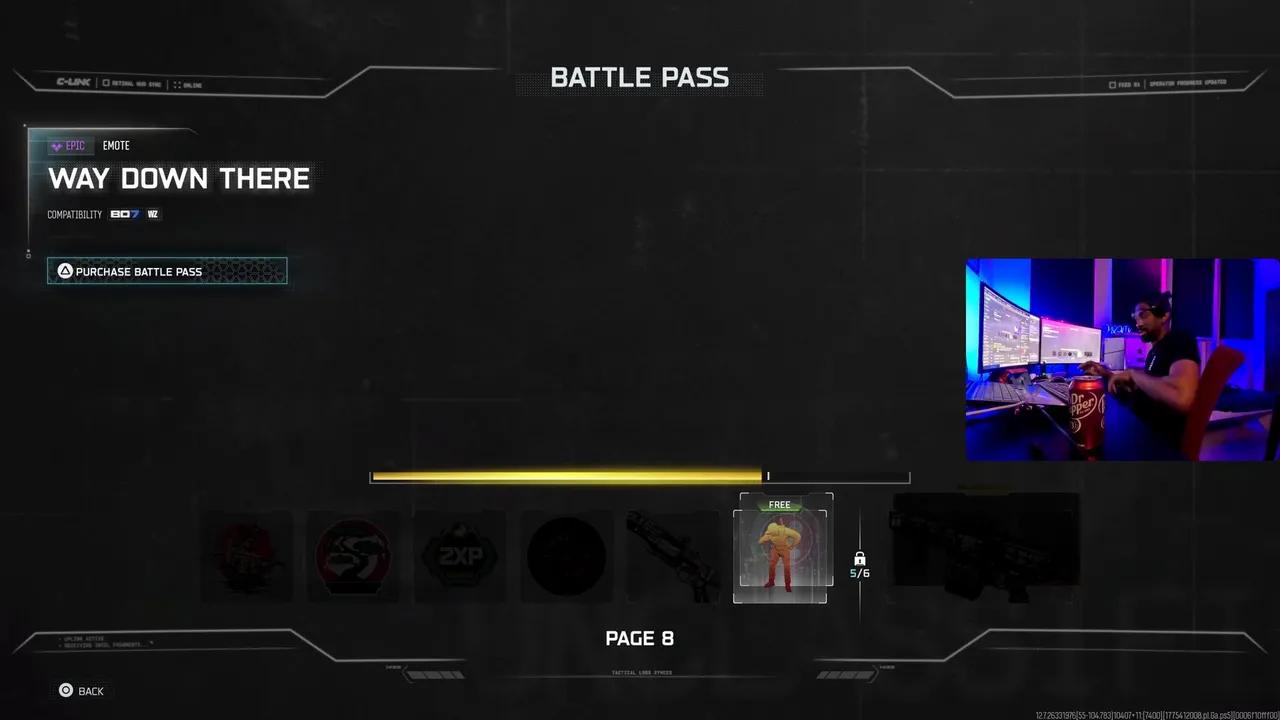
Task: Click the Battle Pass progress bar
Action: [640, 476]
